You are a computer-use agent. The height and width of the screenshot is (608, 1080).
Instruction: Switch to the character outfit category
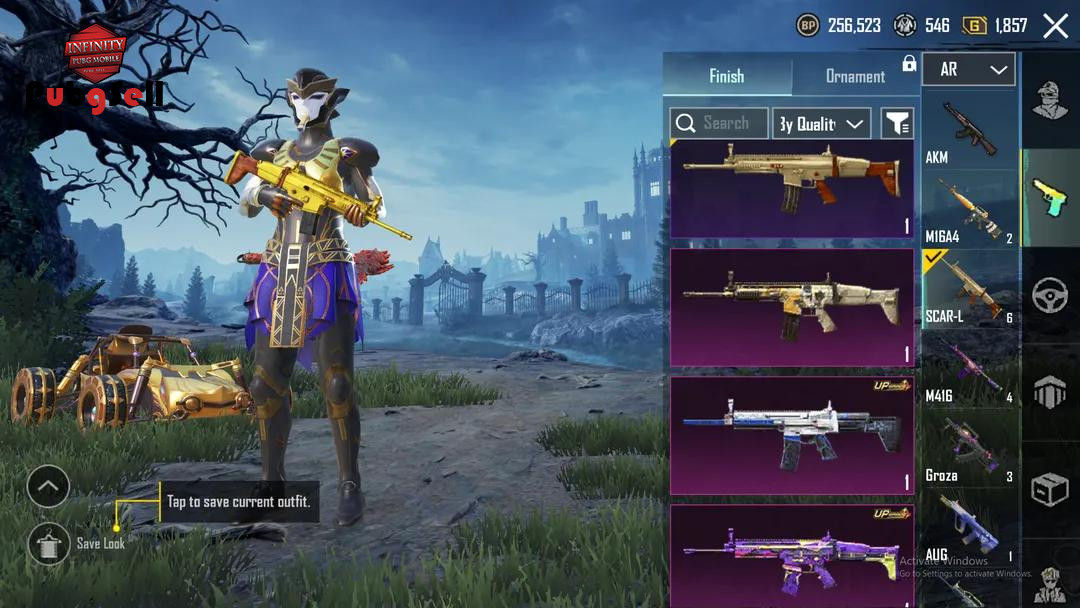[x=1050, y=102]
